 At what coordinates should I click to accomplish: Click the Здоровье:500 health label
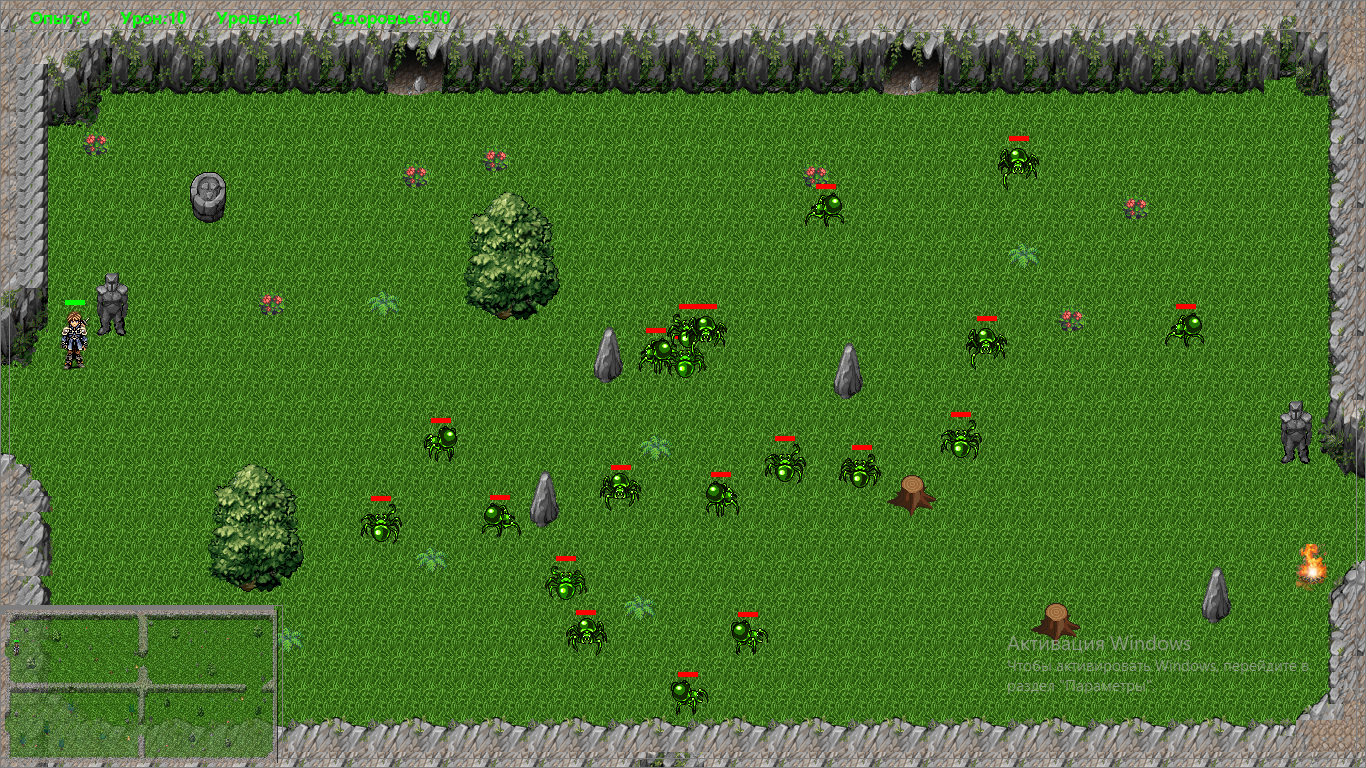[392, 16]
